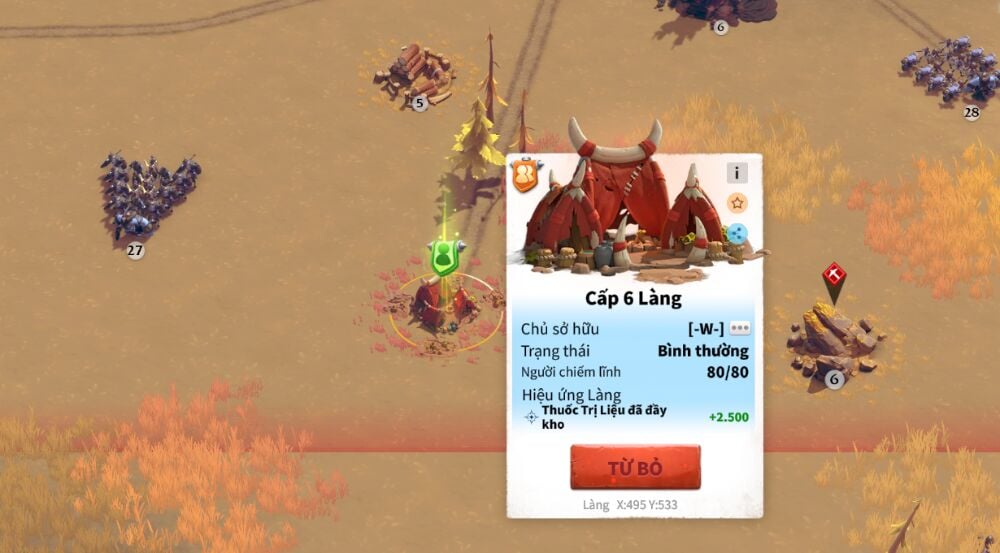Bookmark the village with the star icon
1000x553 pixels.
[737, 203]
